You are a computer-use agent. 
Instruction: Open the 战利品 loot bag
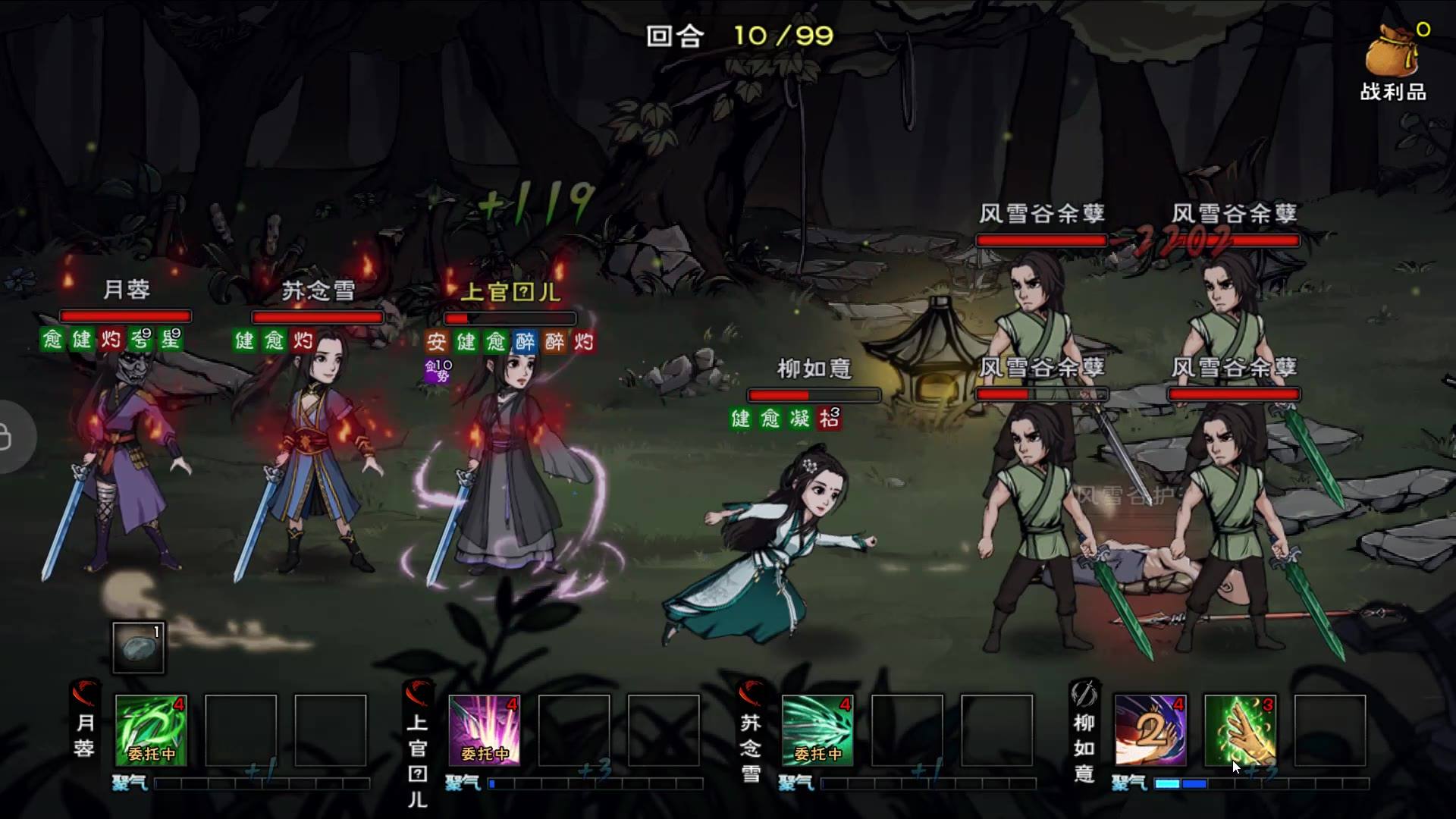[x=1394, y=62]
